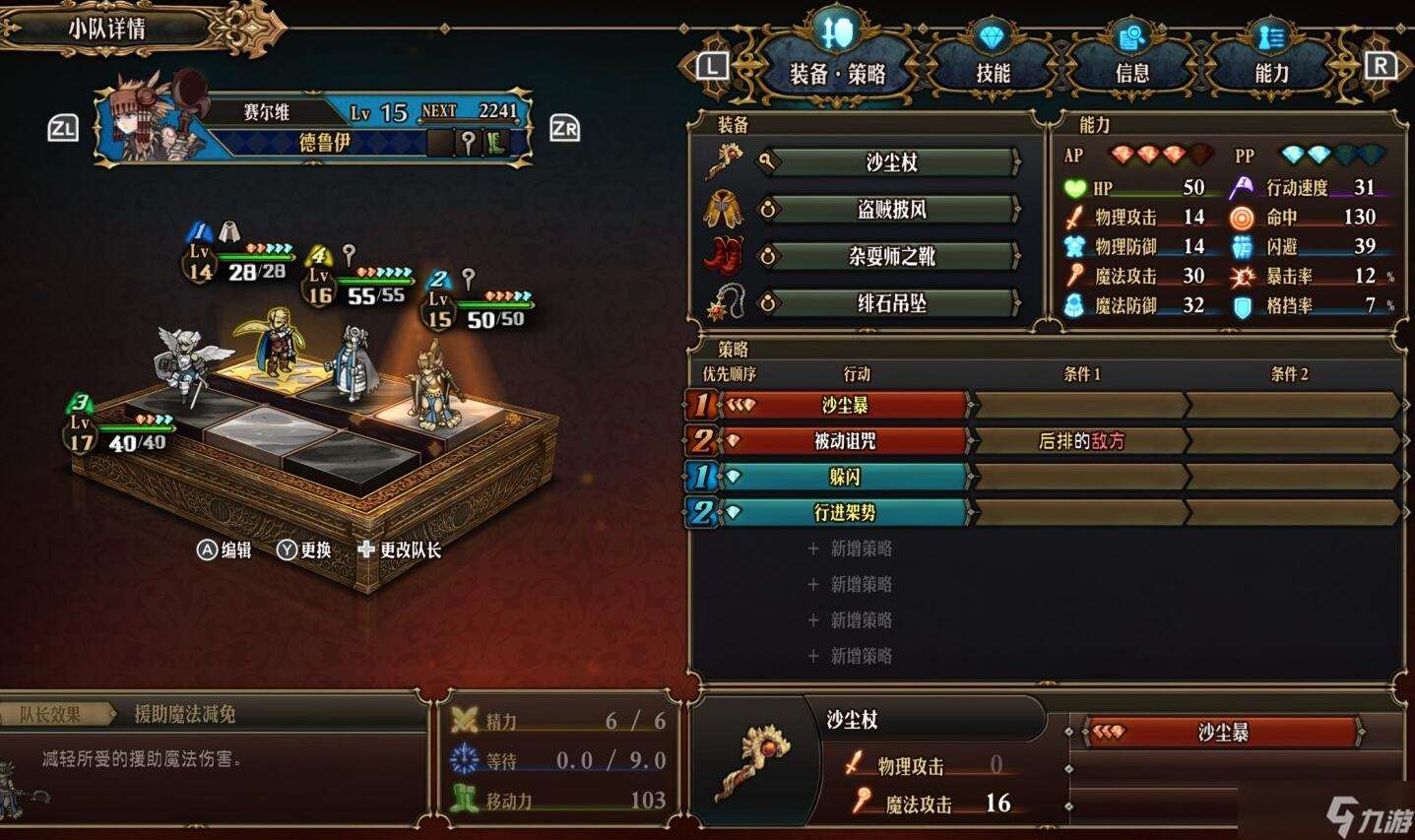The image size is (1415, 840).
Task: Click the HP heart icon in 能力 panel
Action: [x=1077, y=187]
